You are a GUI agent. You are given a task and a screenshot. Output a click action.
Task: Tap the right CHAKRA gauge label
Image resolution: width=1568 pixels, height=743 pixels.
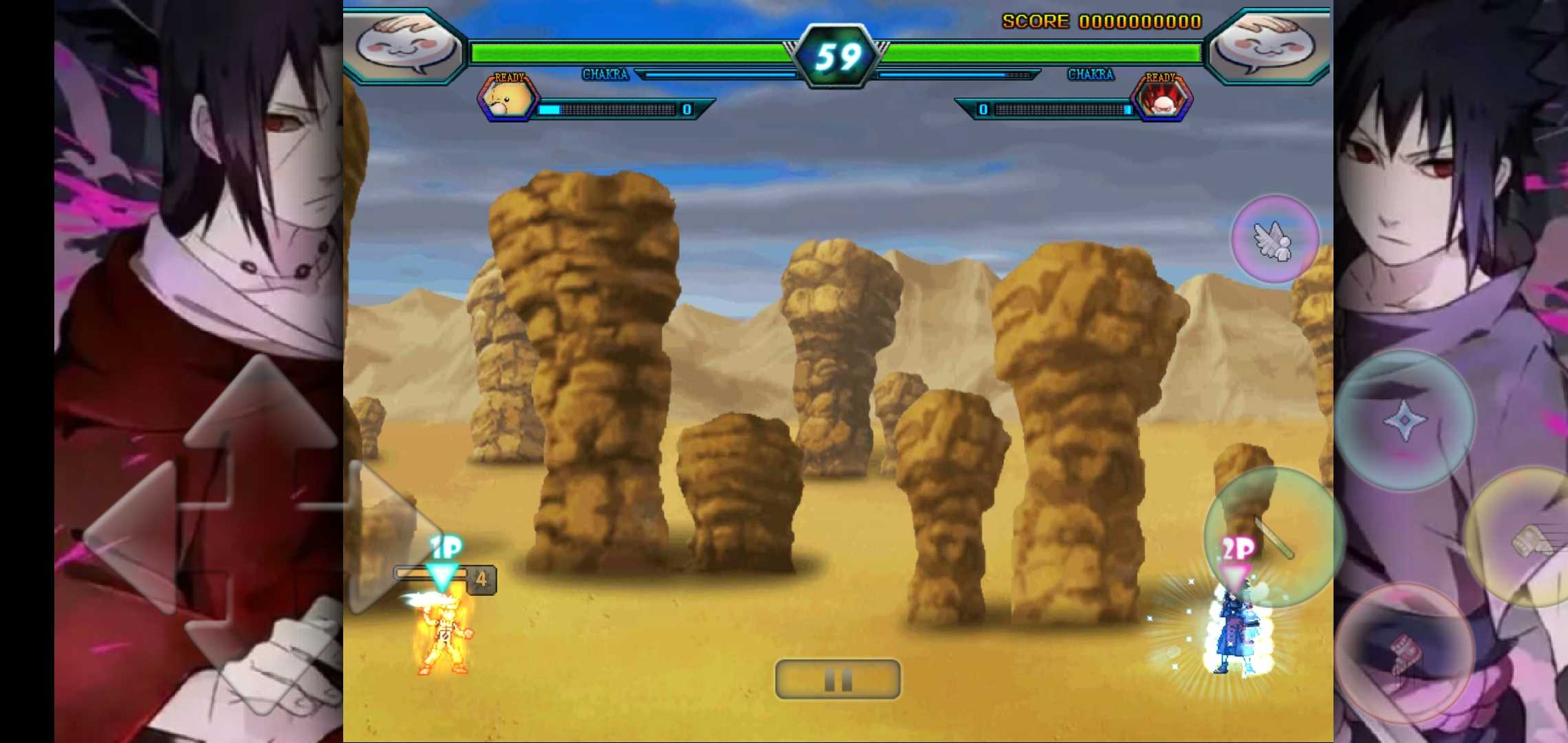point(1090,74)
